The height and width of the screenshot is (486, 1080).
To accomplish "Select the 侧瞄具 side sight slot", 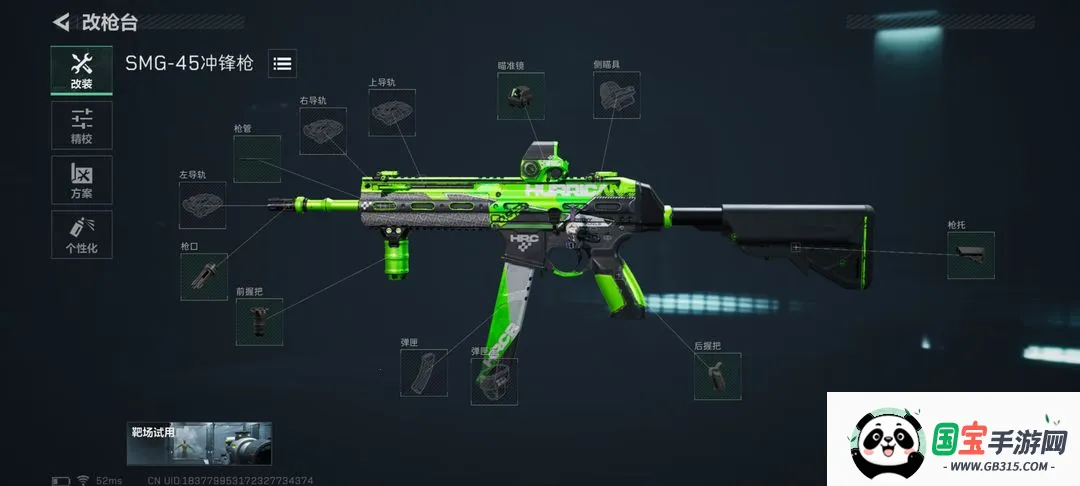I will tap(616, 96).
